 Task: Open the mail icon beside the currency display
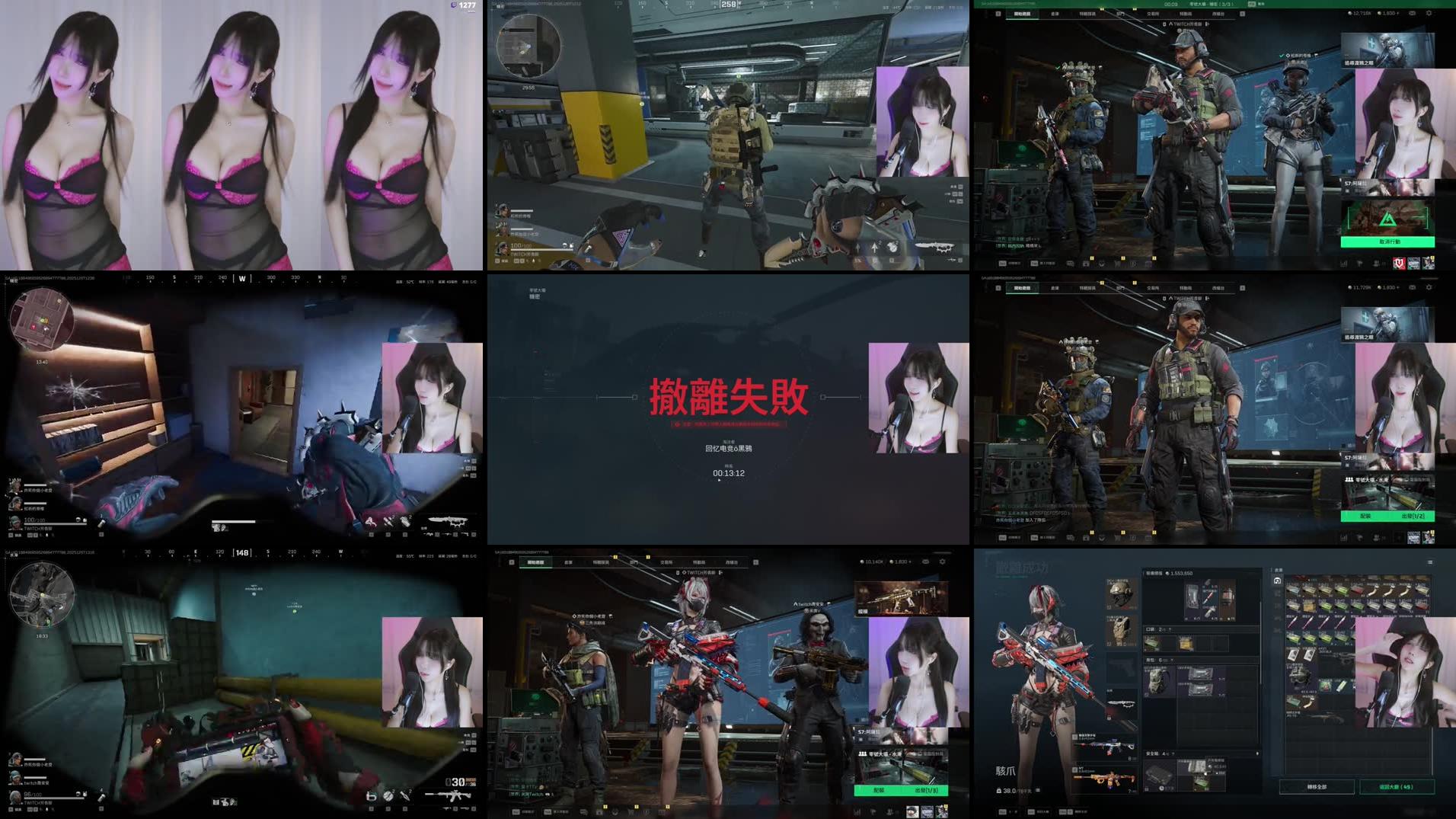(x=1413, y=13)
